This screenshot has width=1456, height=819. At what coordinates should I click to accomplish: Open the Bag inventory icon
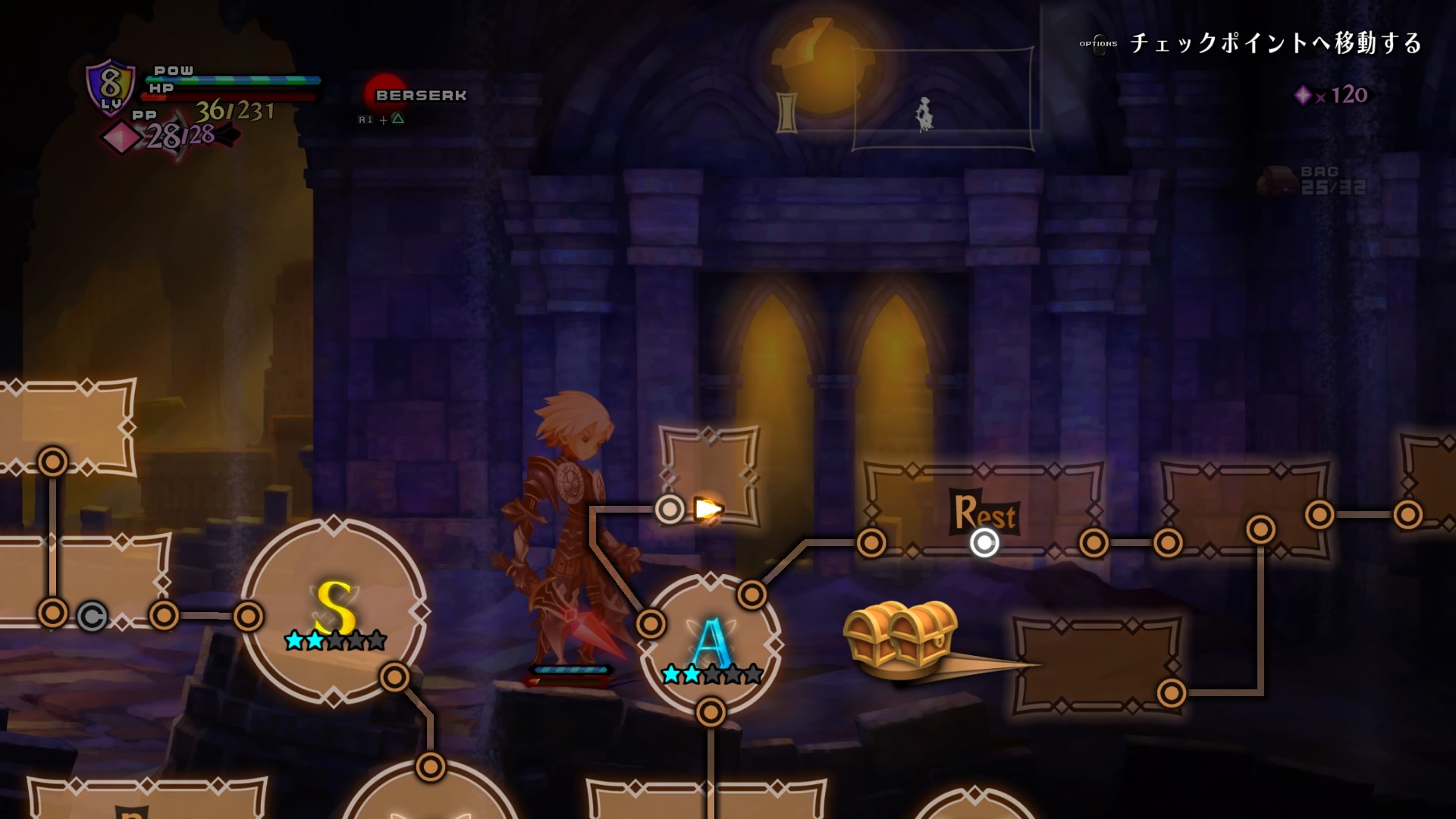click(x=1279, y=180)
